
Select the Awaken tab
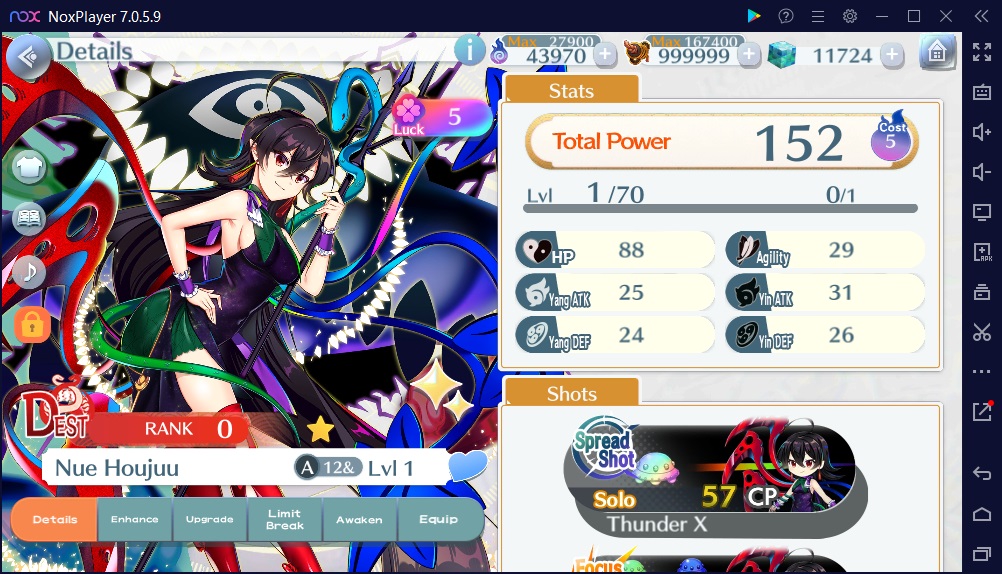[359, 520]
